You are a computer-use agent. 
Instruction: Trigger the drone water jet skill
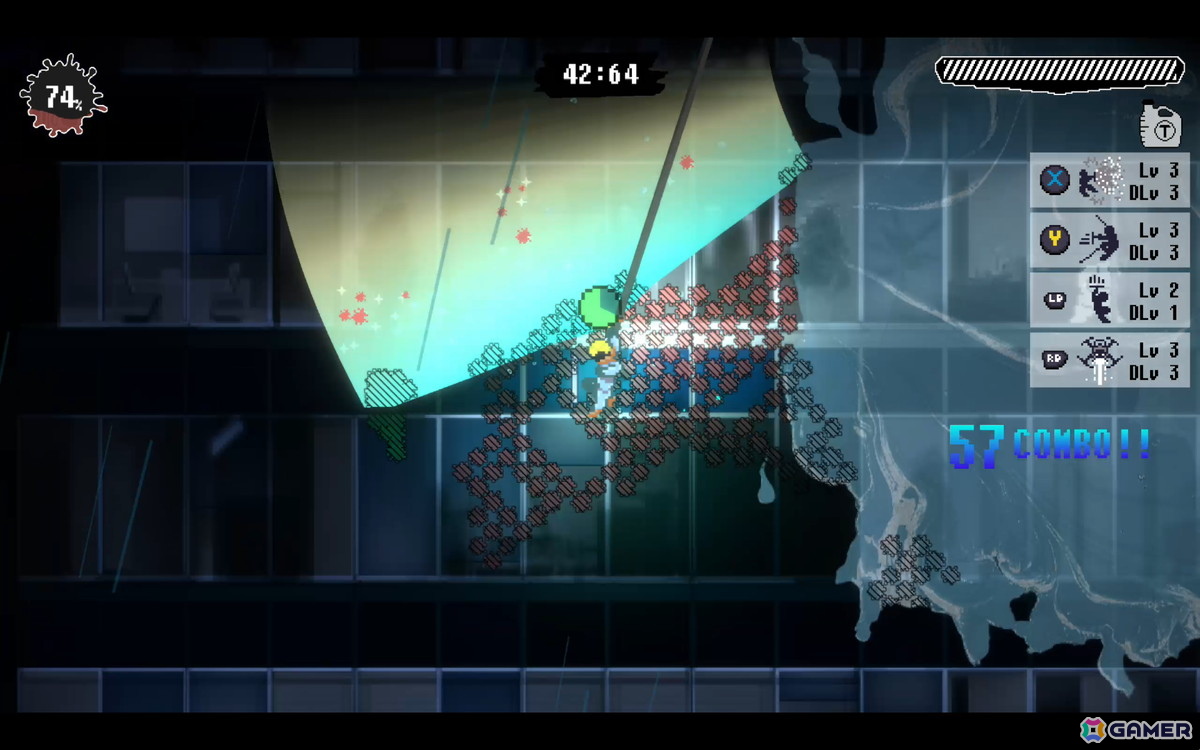[1109, 360]
